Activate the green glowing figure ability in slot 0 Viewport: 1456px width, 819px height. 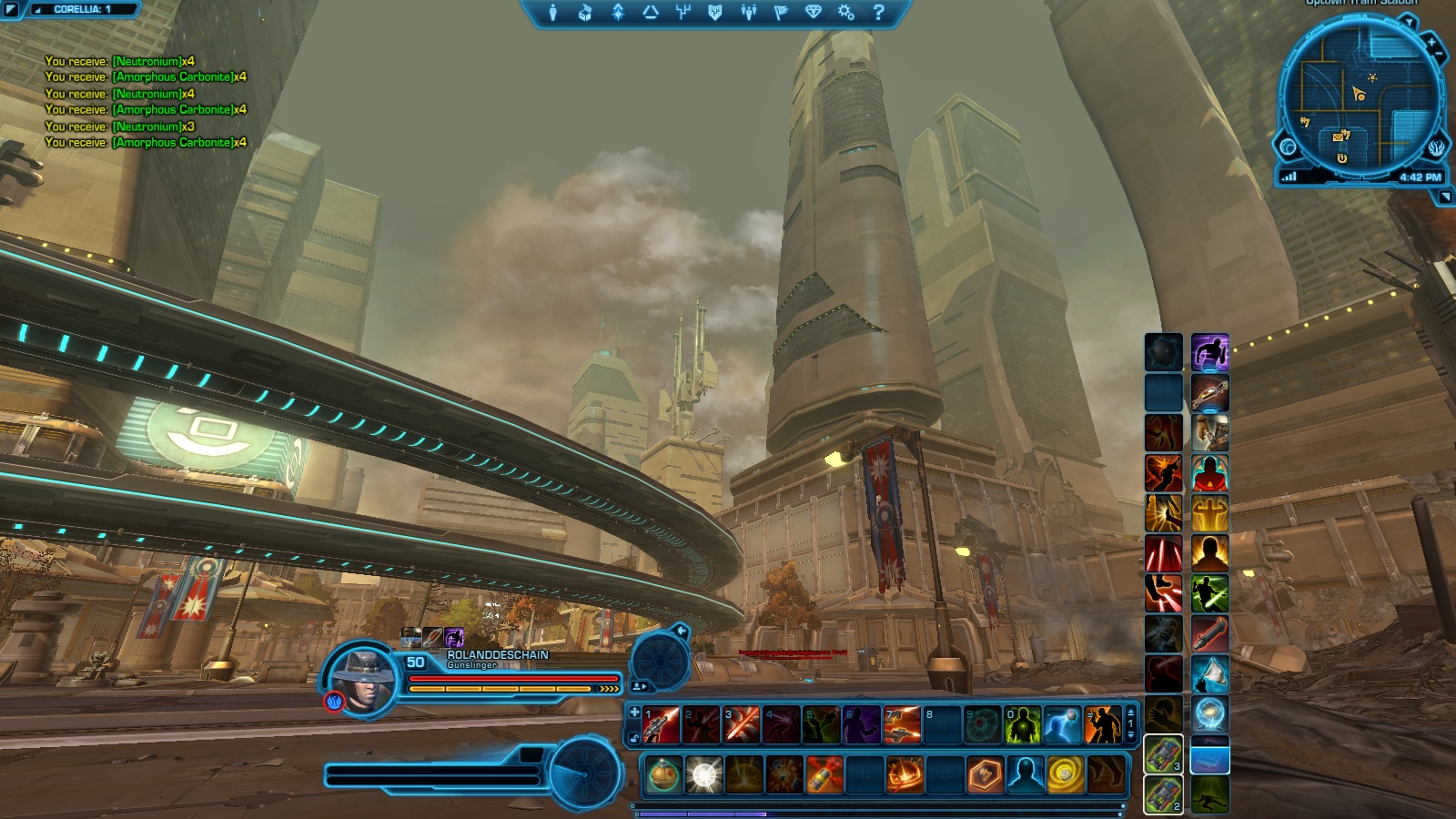click(x=1022, y=725)
